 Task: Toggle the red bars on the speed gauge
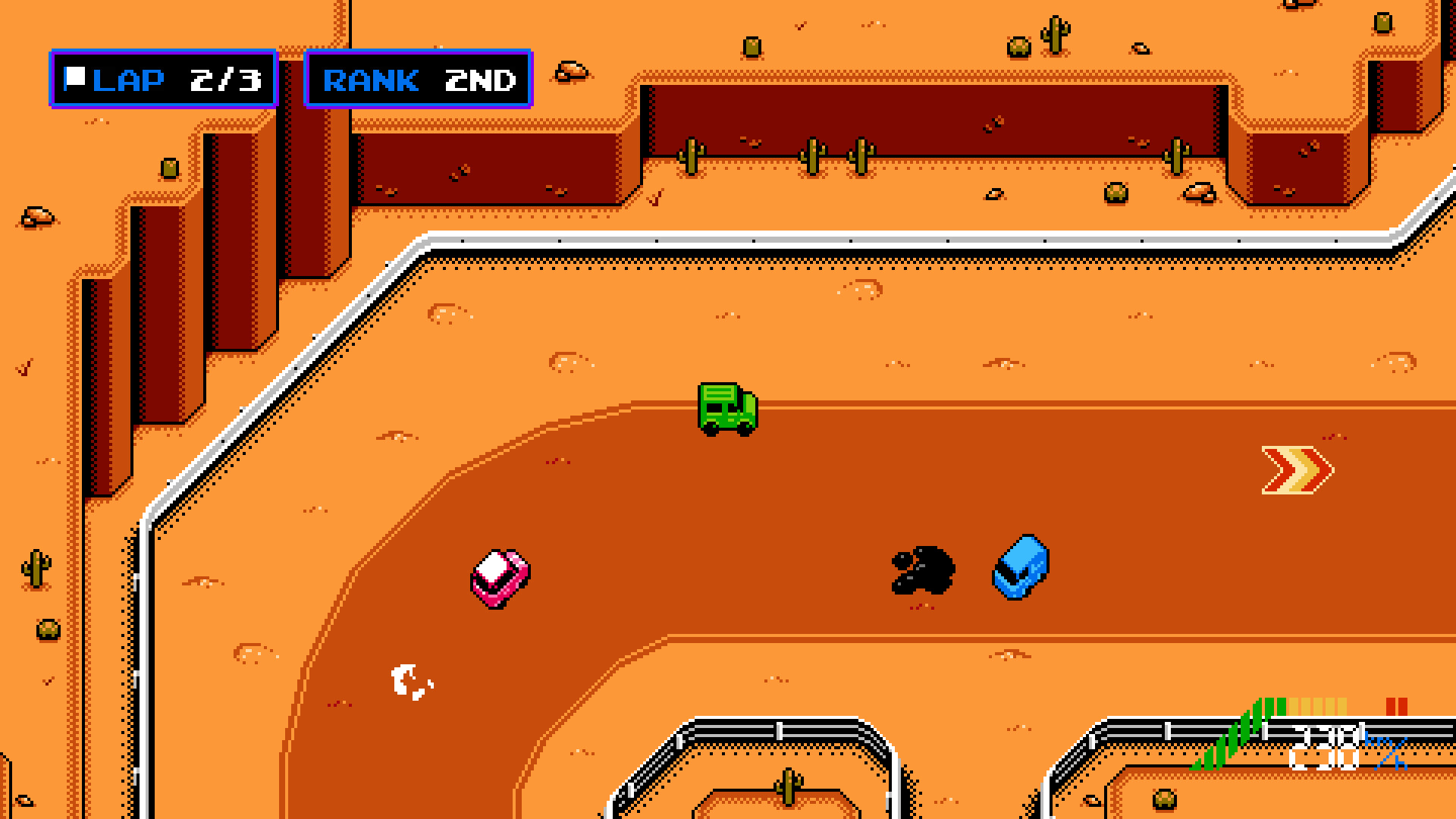point(1398,705)
